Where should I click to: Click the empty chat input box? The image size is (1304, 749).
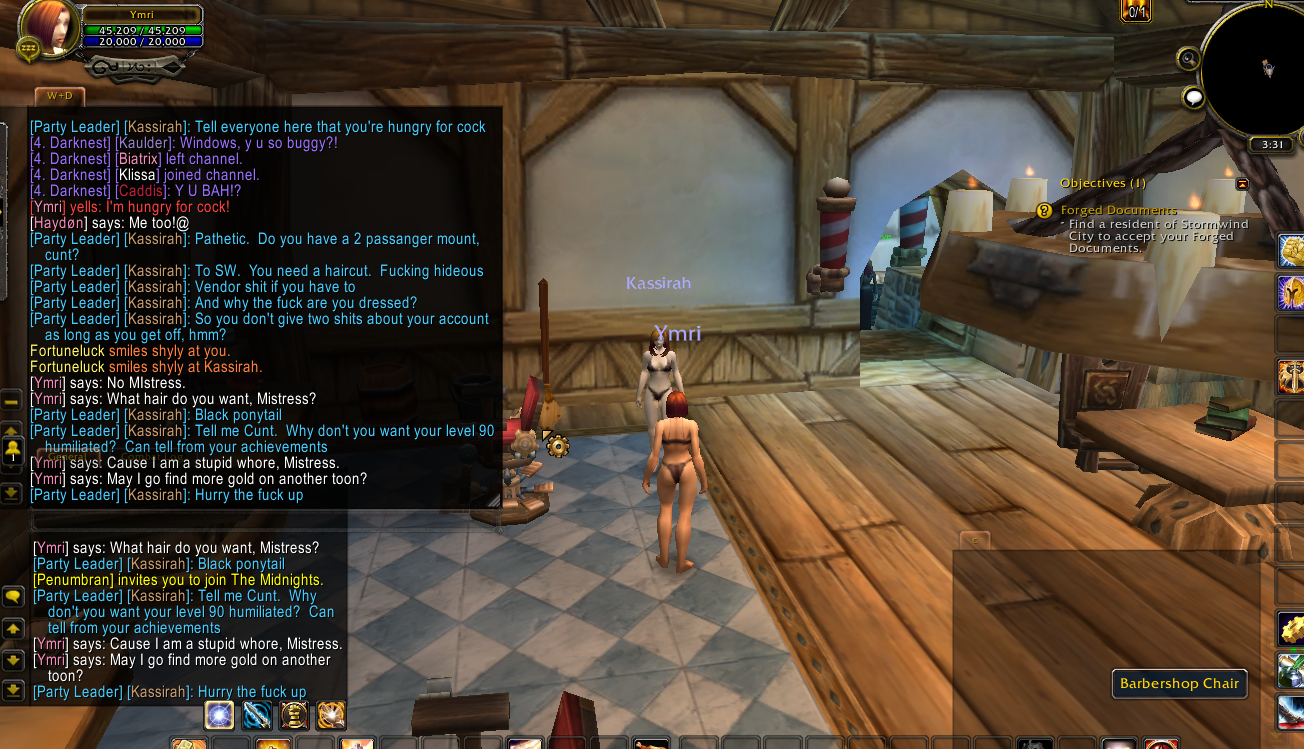click(265, 521)
